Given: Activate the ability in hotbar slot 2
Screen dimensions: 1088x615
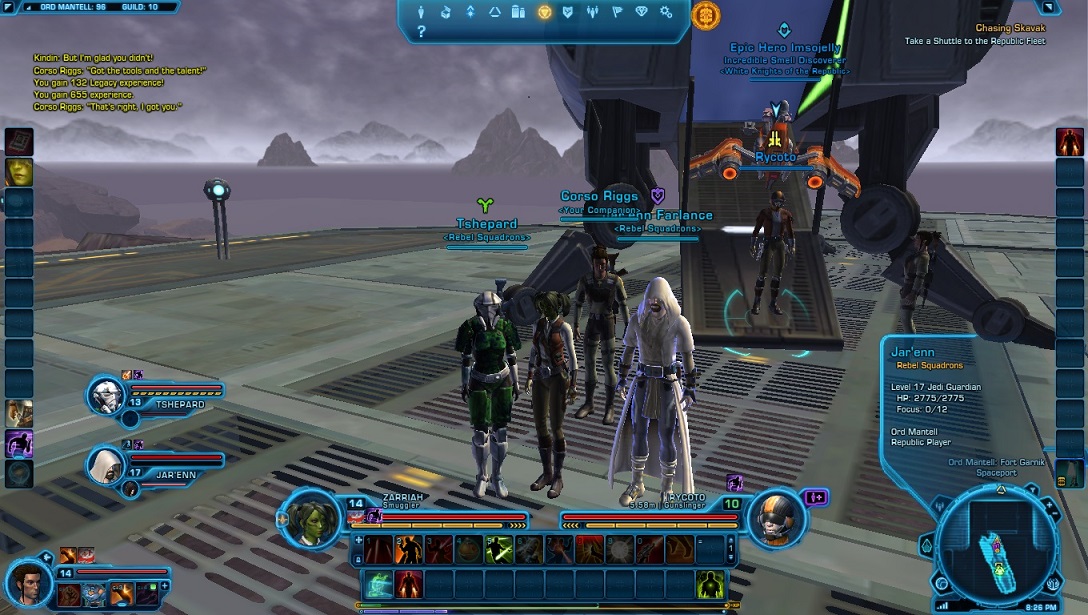Looking at the screenshot, I should tap(408, 549).
